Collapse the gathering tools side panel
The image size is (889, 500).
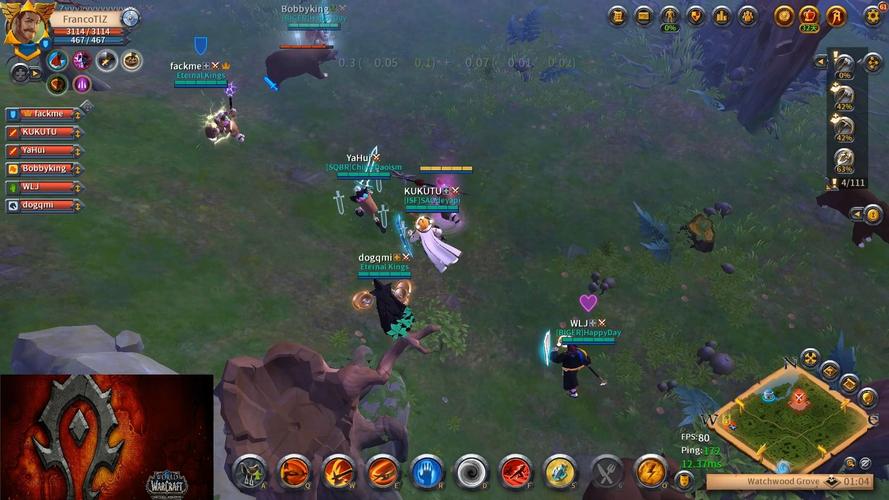coord(821,61)
